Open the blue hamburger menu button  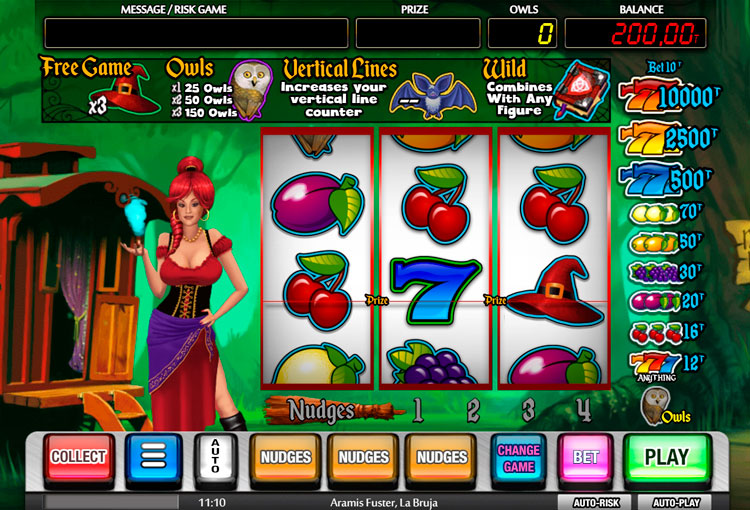152,459
